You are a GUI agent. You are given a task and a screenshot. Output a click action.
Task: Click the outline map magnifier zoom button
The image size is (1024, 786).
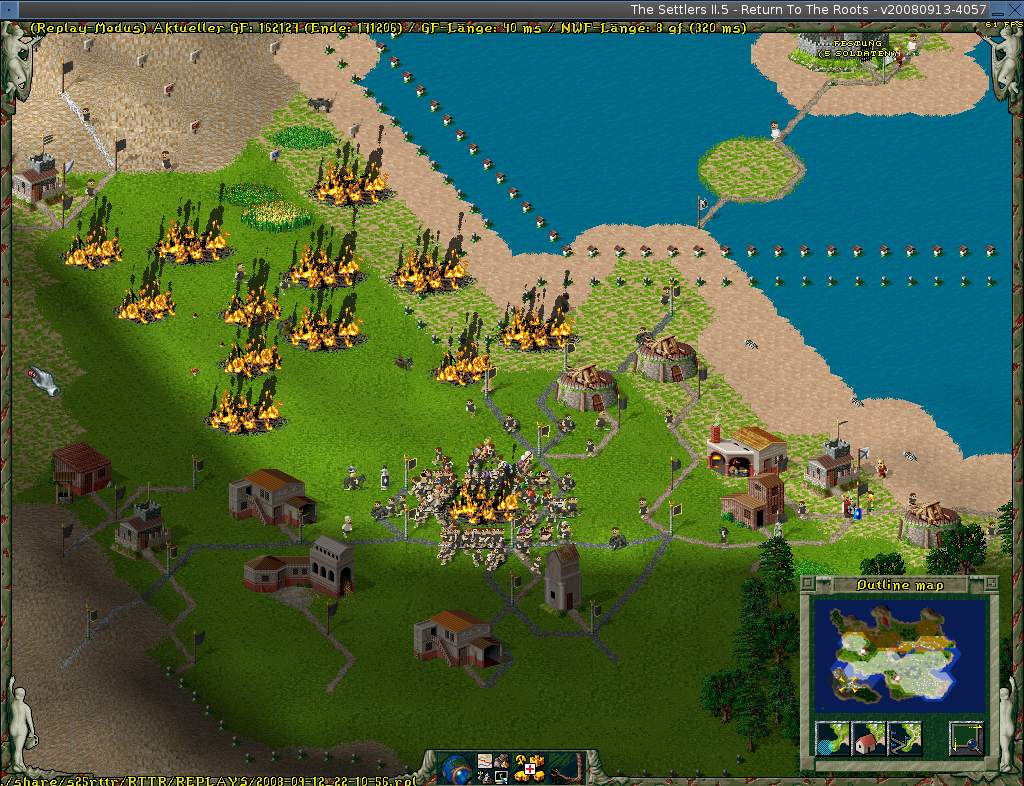click(967, 738)
